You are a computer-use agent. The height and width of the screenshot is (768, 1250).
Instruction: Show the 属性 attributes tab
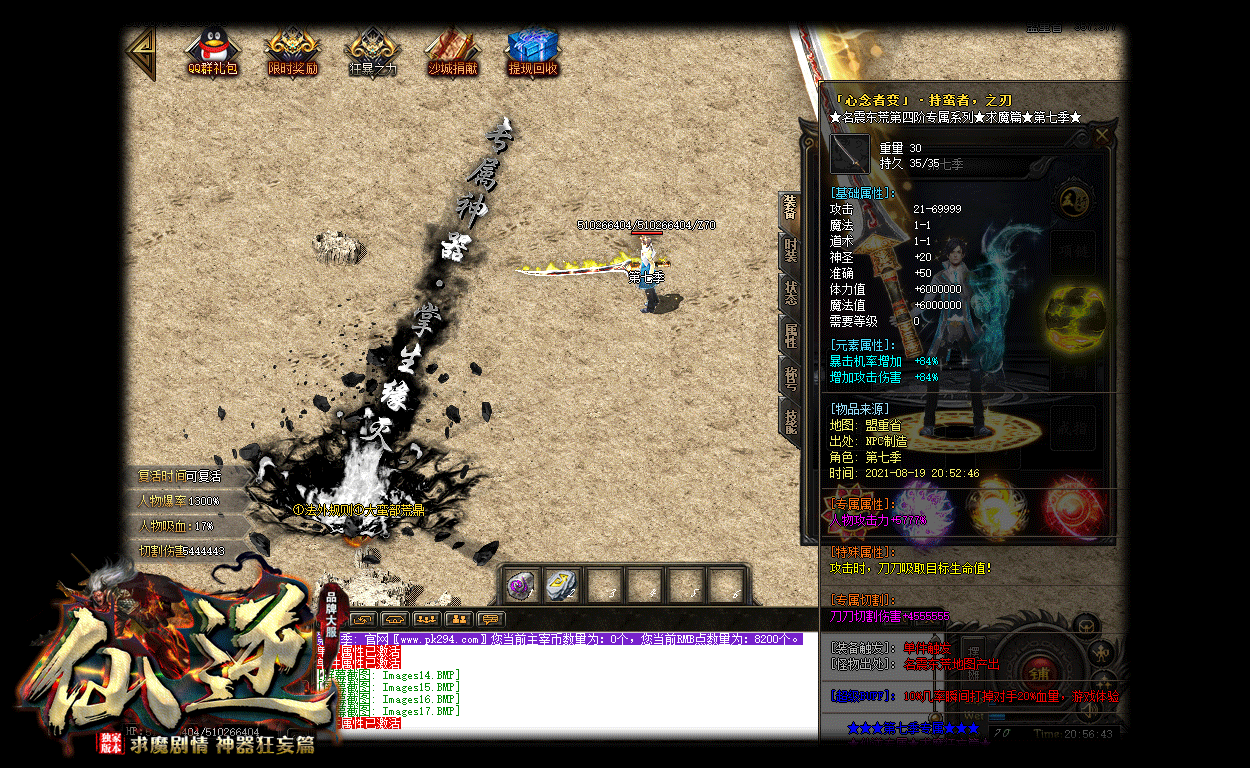pos(790,334)
